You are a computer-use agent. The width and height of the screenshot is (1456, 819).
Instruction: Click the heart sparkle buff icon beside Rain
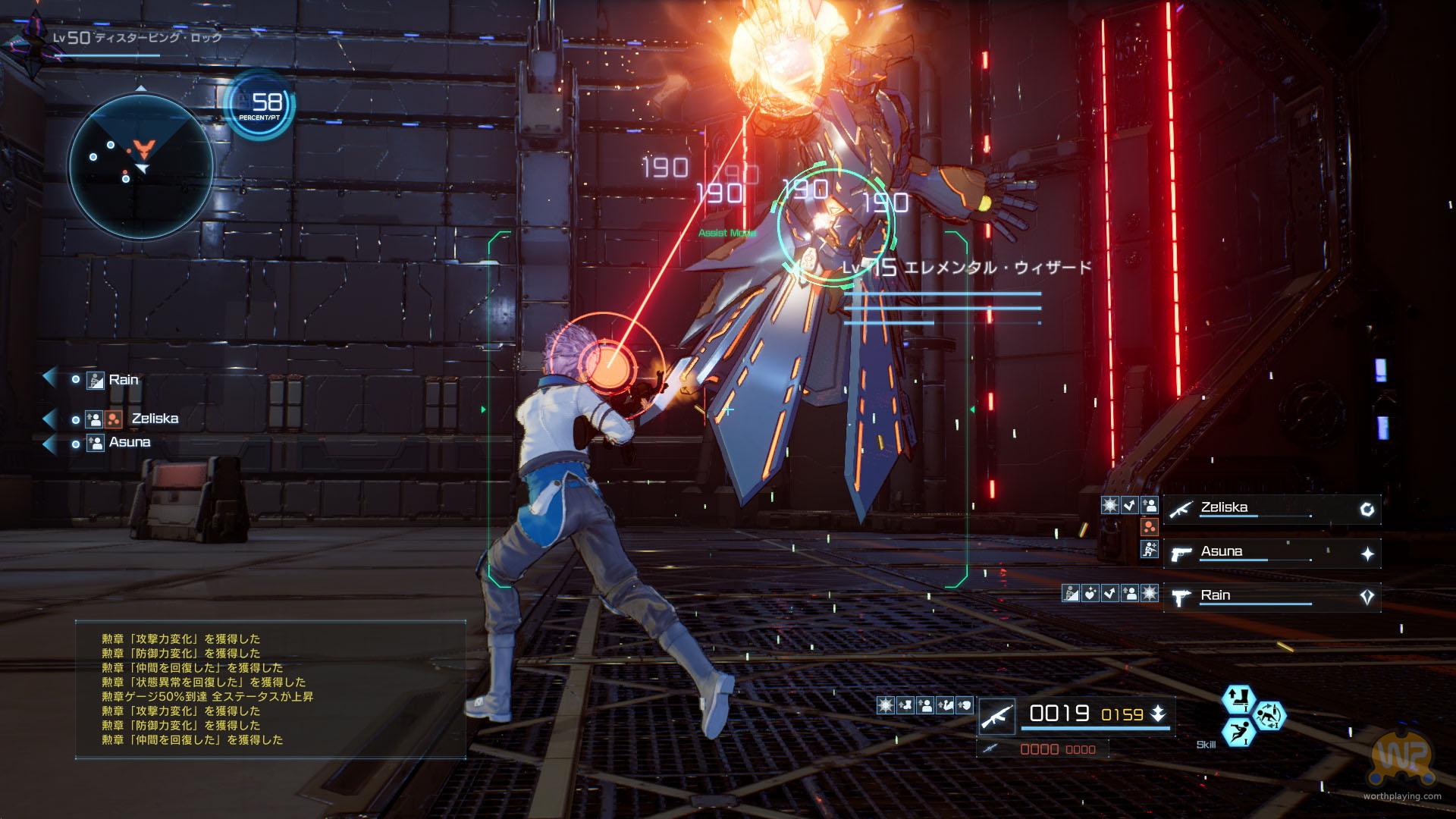(1090, 593)
